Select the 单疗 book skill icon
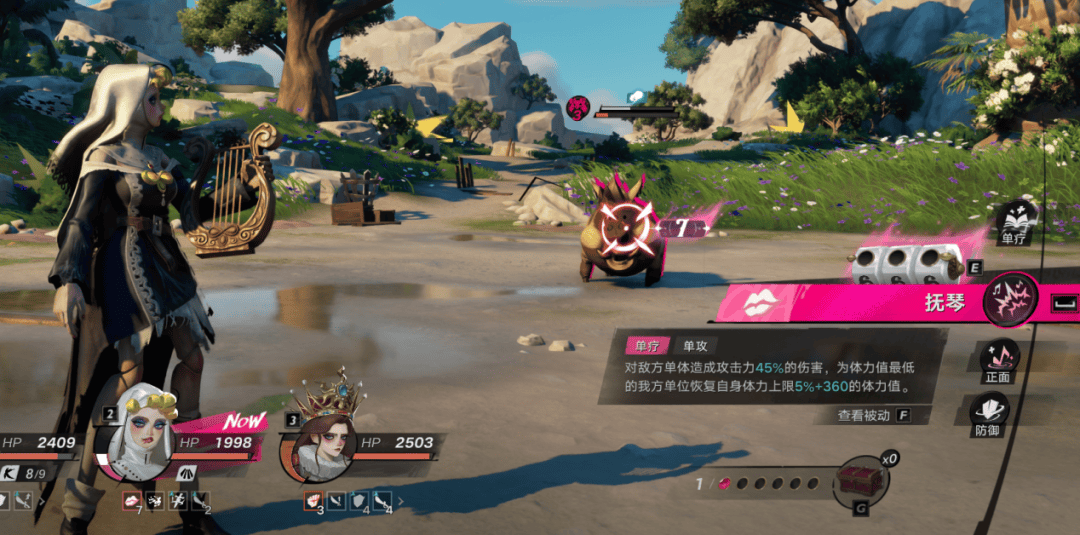Viewport: 1080px width, 535px height. (1015, 220)
